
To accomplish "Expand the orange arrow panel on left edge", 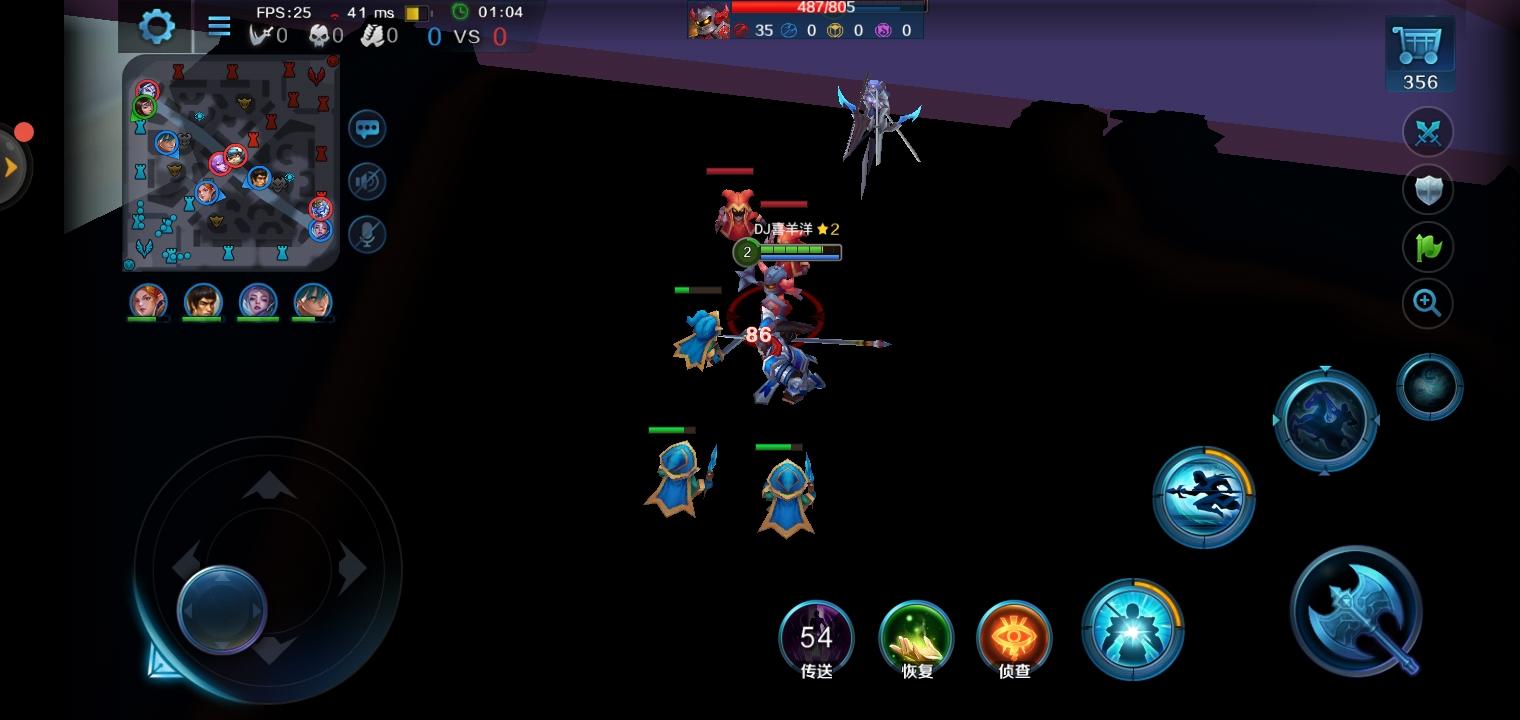I will [x=10, y=165].
